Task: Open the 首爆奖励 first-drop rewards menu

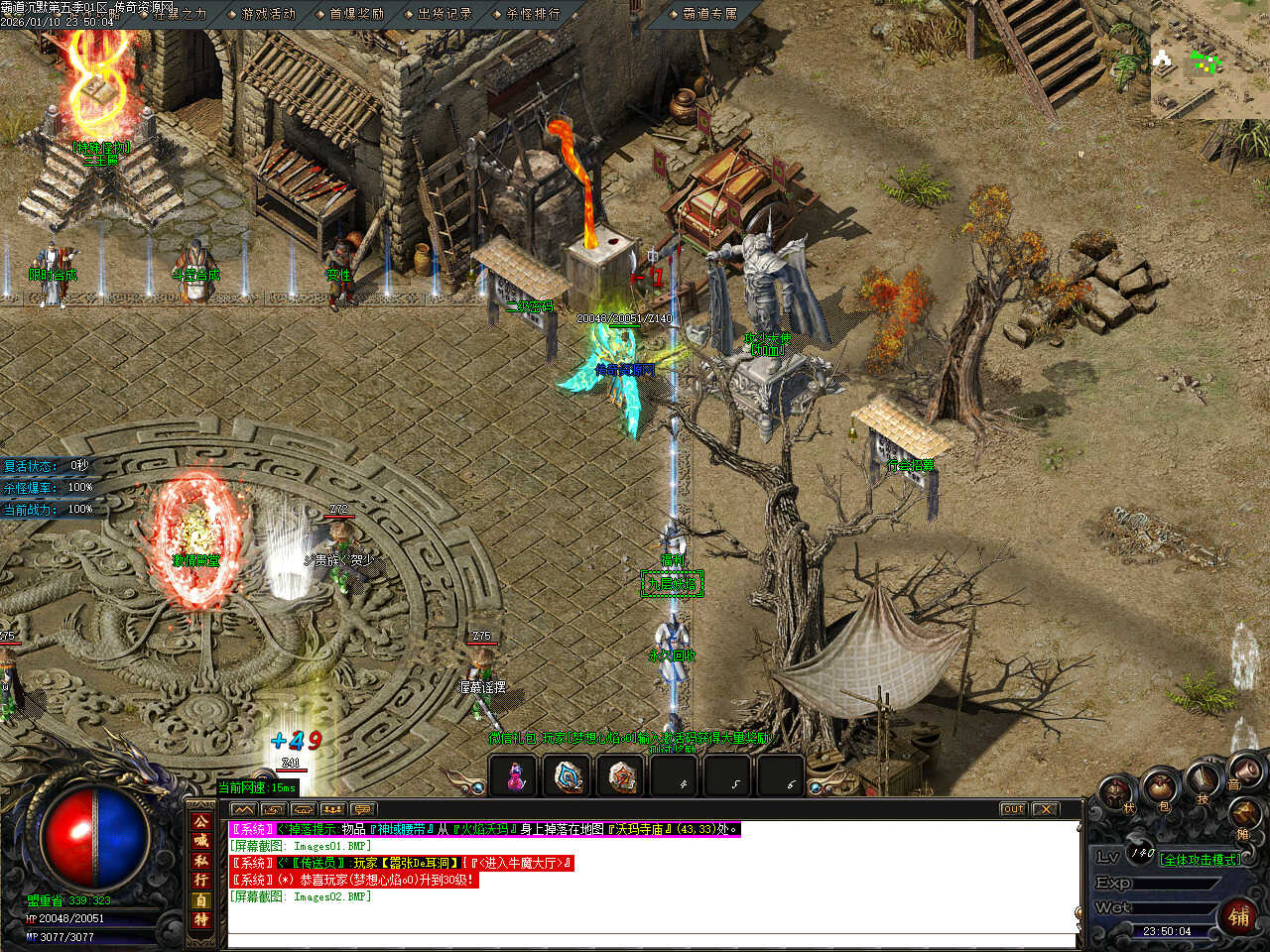Action: tap(356, 14)
